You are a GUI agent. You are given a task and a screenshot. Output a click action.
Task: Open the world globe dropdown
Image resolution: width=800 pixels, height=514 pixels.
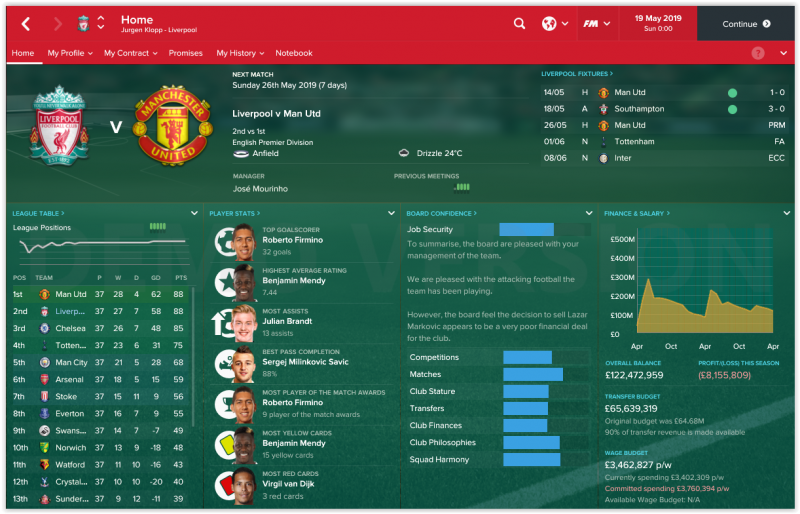point(555,24)
